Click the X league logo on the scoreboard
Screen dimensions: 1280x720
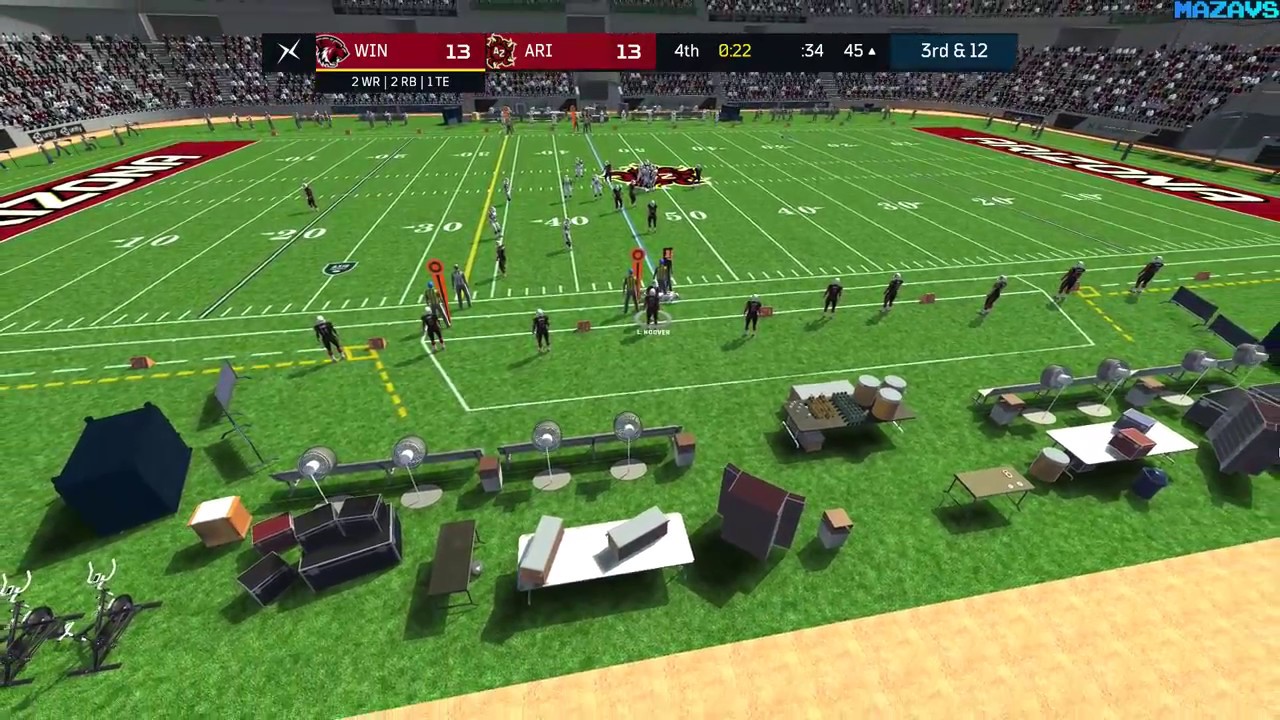[288, 51]
